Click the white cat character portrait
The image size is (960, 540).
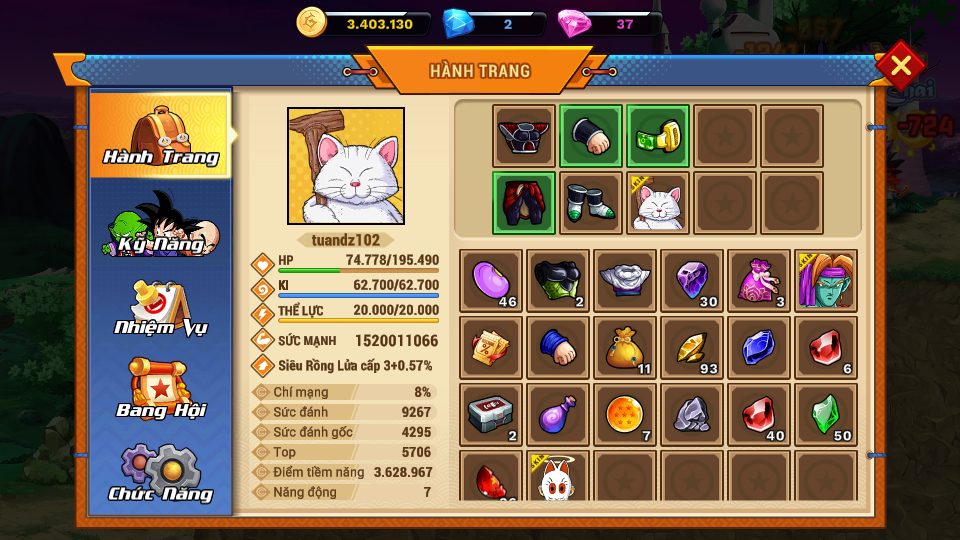346,166
